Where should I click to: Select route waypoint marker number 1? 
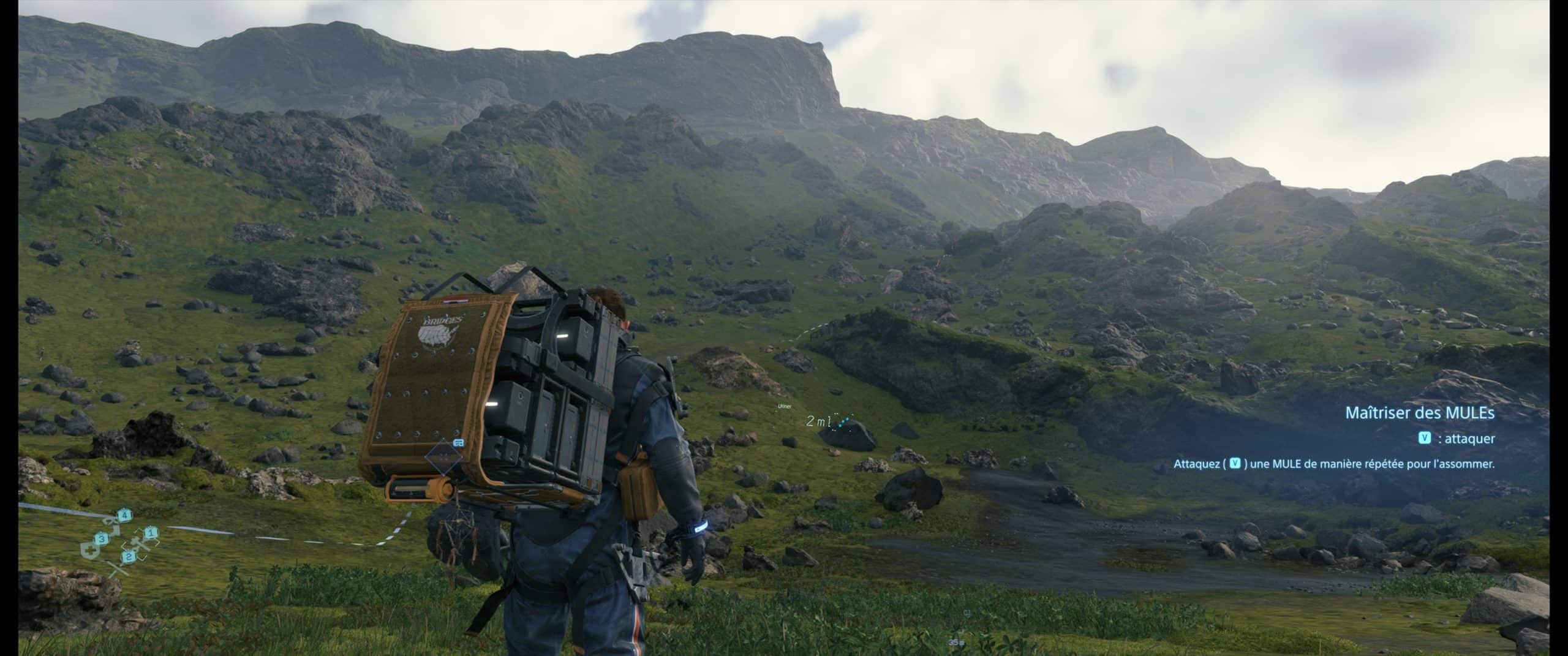[151, 532]
